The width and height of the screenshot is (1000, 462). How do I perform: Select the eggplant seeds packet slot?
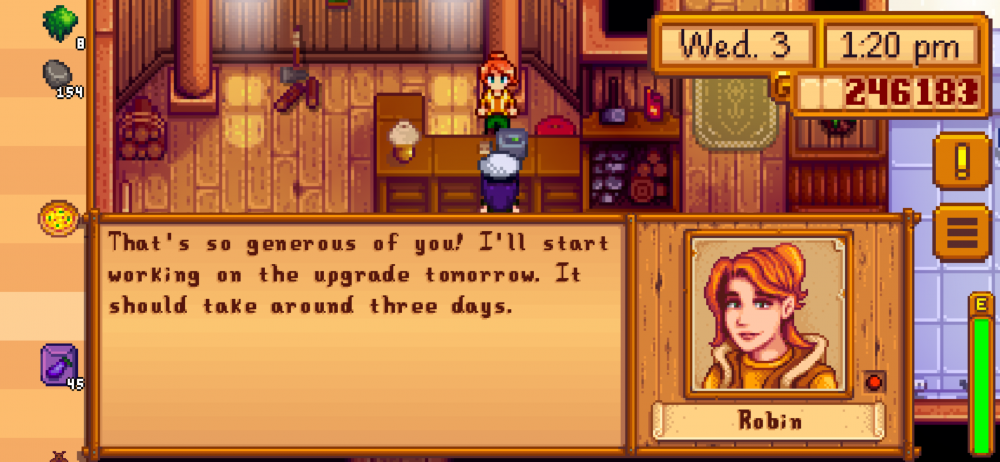pos(59,363)
